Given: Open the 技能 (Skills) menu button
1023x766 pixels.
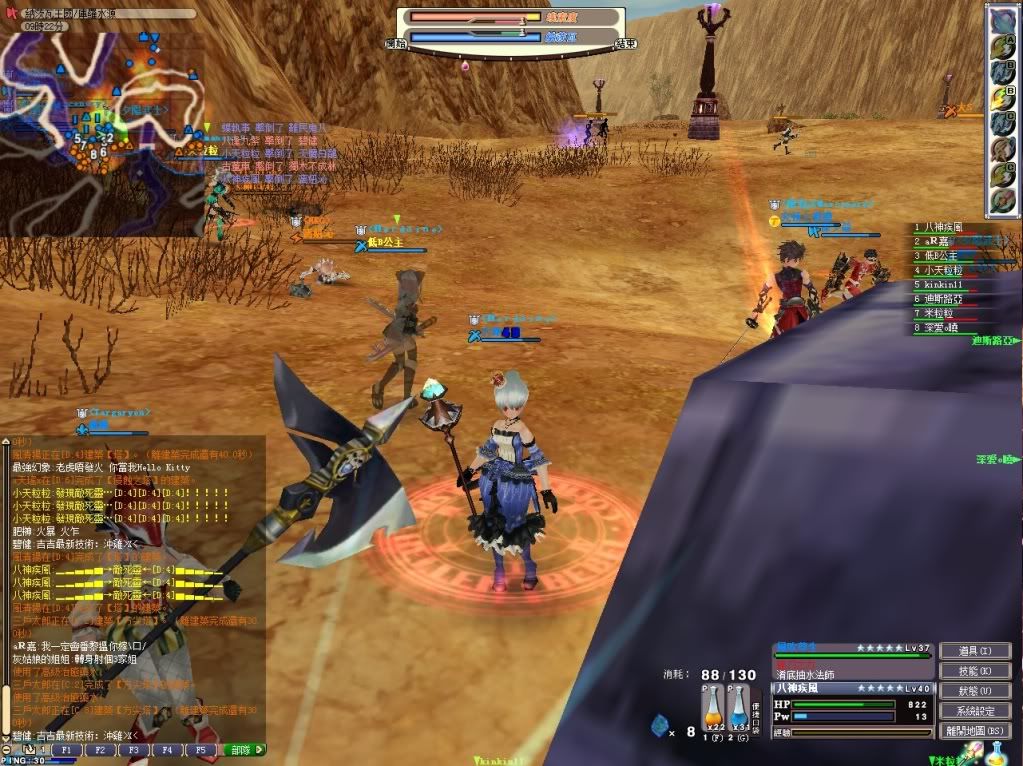Looking at the screenshot, I should [977, 671].
